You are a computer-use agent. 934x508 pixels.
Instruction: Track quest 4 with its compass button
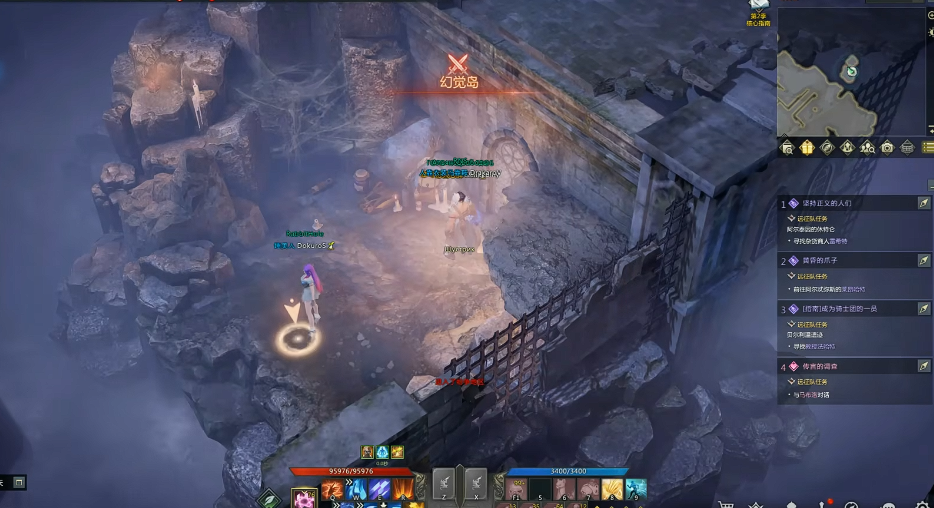(924, 367)
